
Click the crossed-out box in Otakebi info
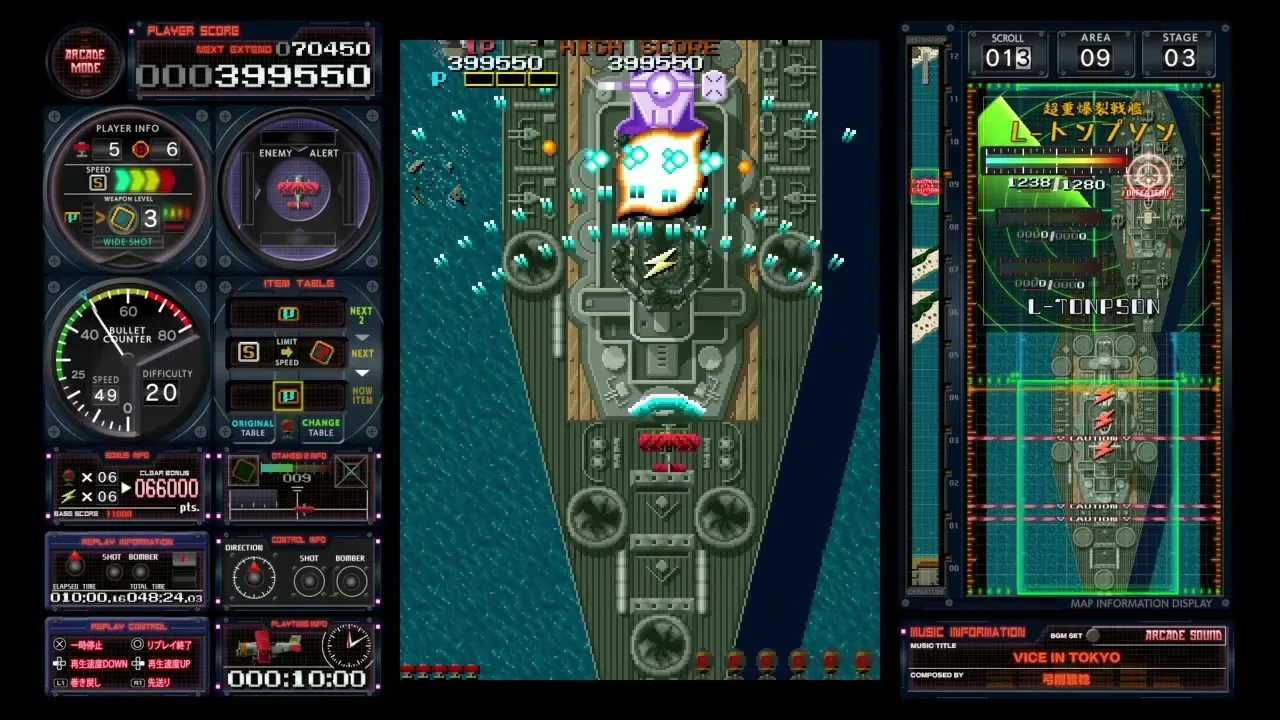point(350,470)
